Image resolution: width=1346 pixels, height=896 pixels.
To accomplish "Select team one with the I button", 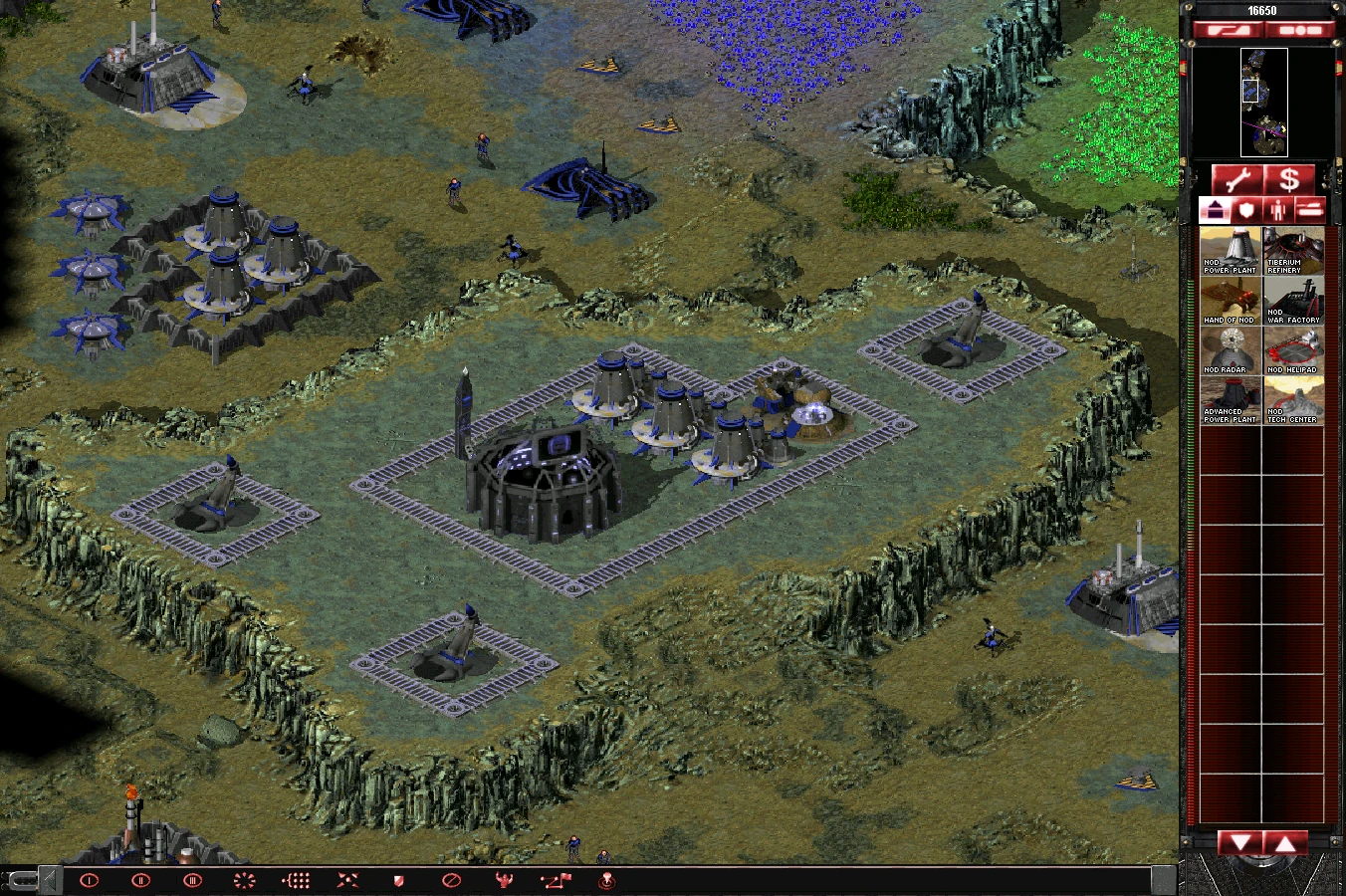I will point(90,880).
